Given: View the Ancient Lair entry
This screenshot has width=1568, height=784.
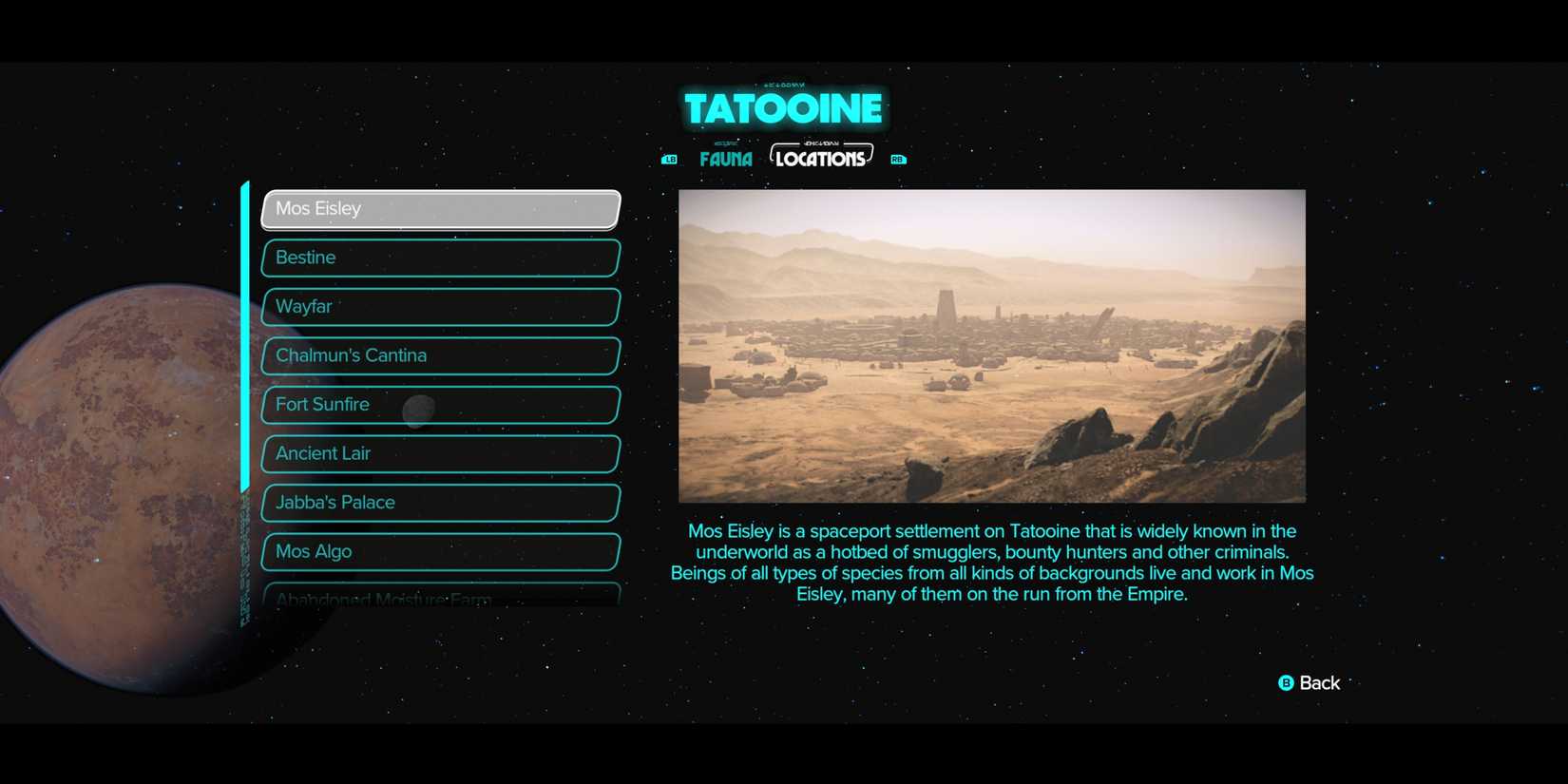Looking at the screenshot, I should tap(439, 453).
